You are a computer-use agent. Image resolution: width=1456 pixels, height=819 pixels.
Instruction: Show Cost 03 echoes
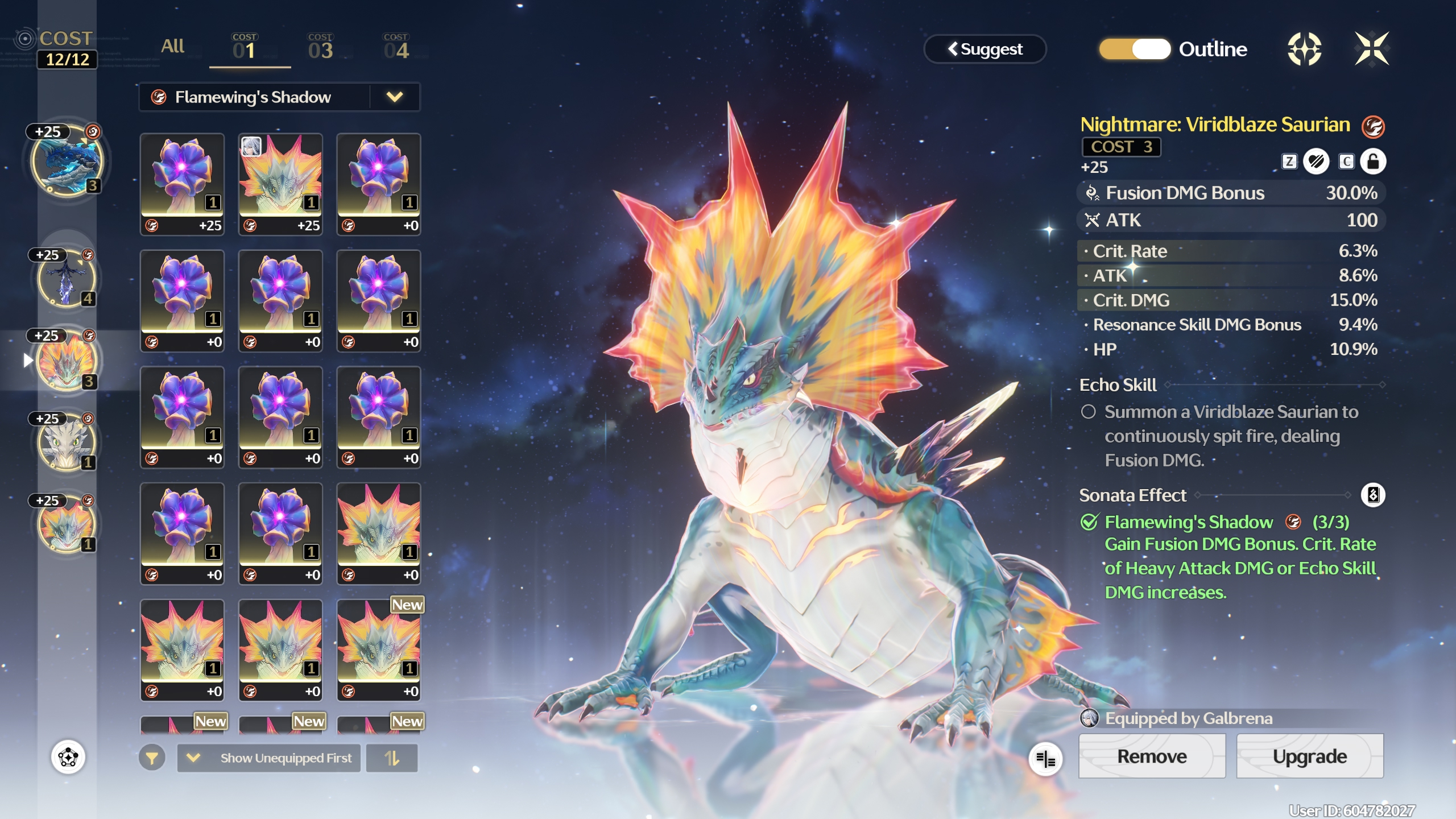pos(320,48)
